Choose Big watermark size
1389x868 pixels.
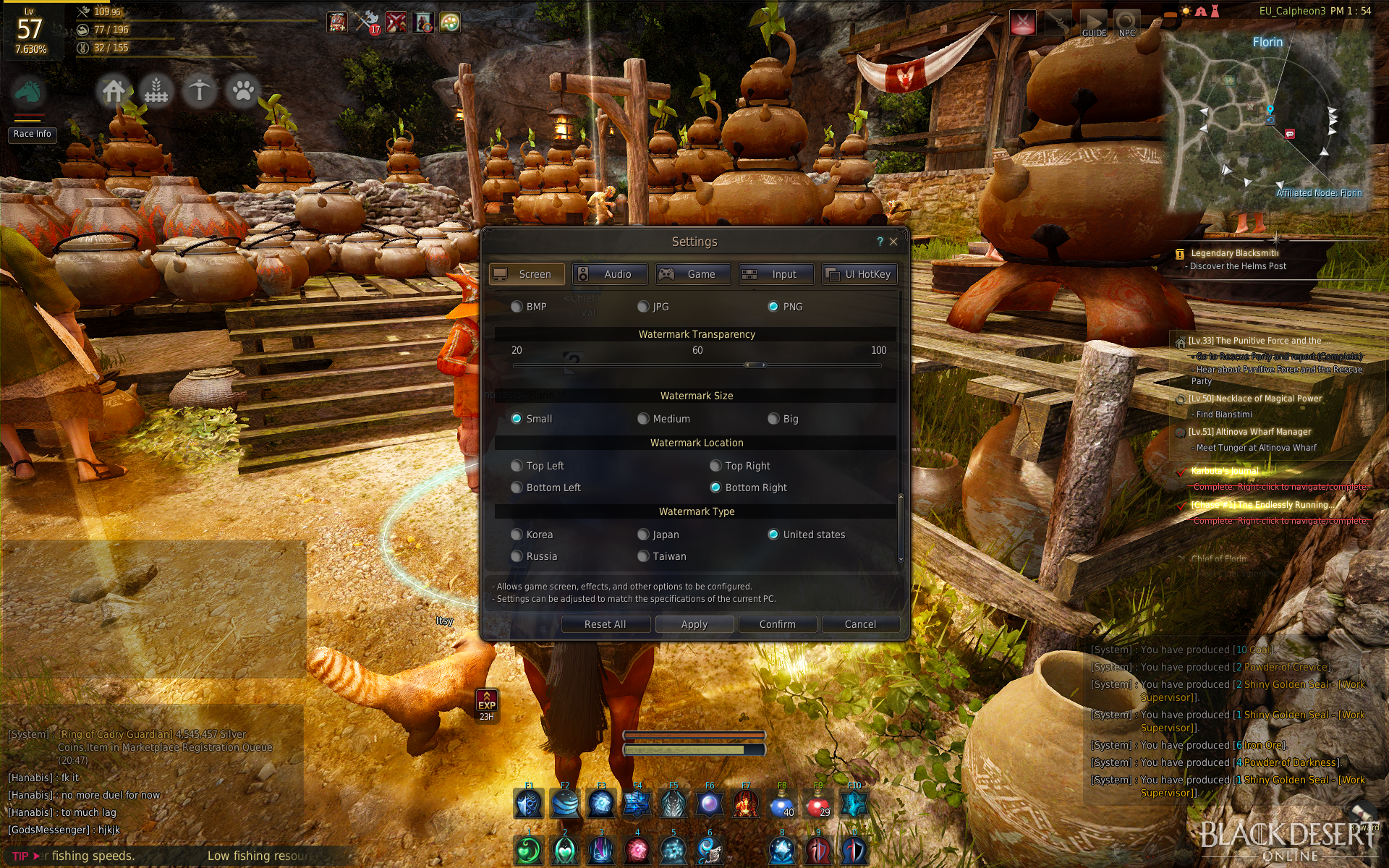773,419
